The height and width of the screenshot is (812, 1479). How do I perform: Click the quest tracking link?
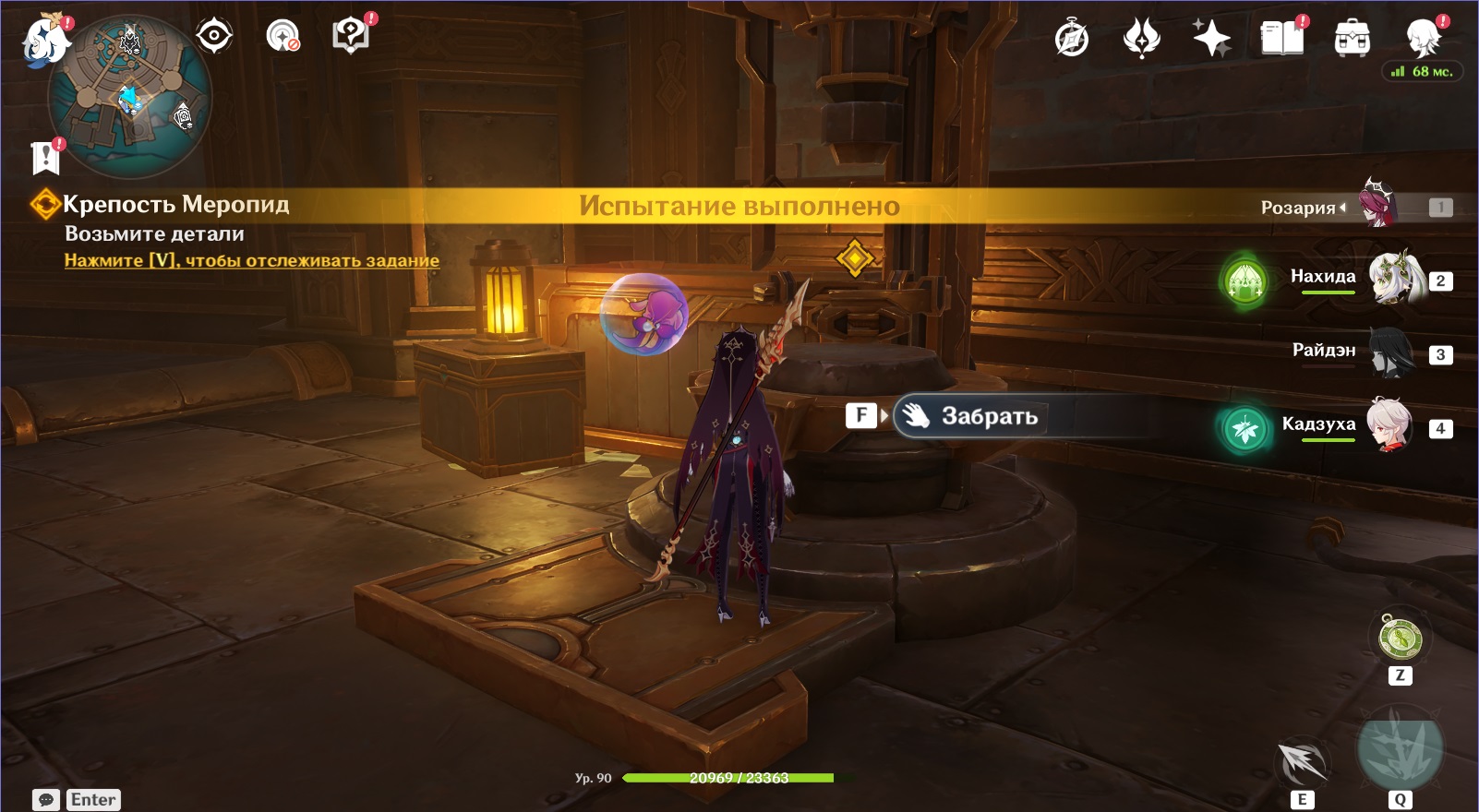(x=251, y=261)
